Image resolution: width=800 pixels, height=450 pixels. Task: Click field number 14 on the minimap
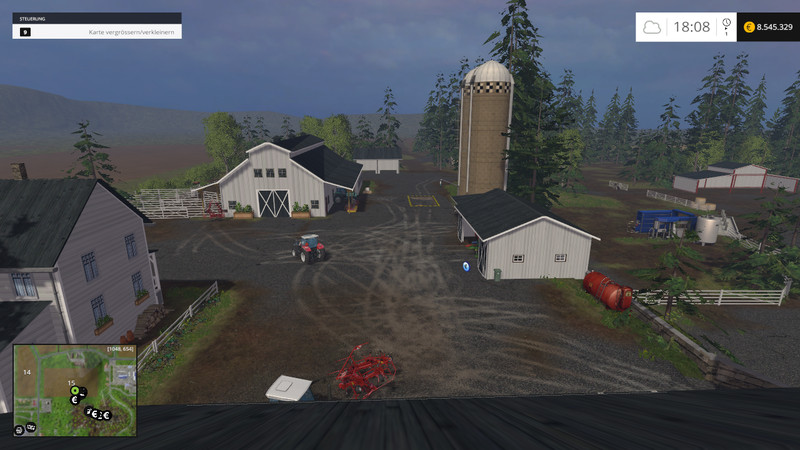[27, 372]
